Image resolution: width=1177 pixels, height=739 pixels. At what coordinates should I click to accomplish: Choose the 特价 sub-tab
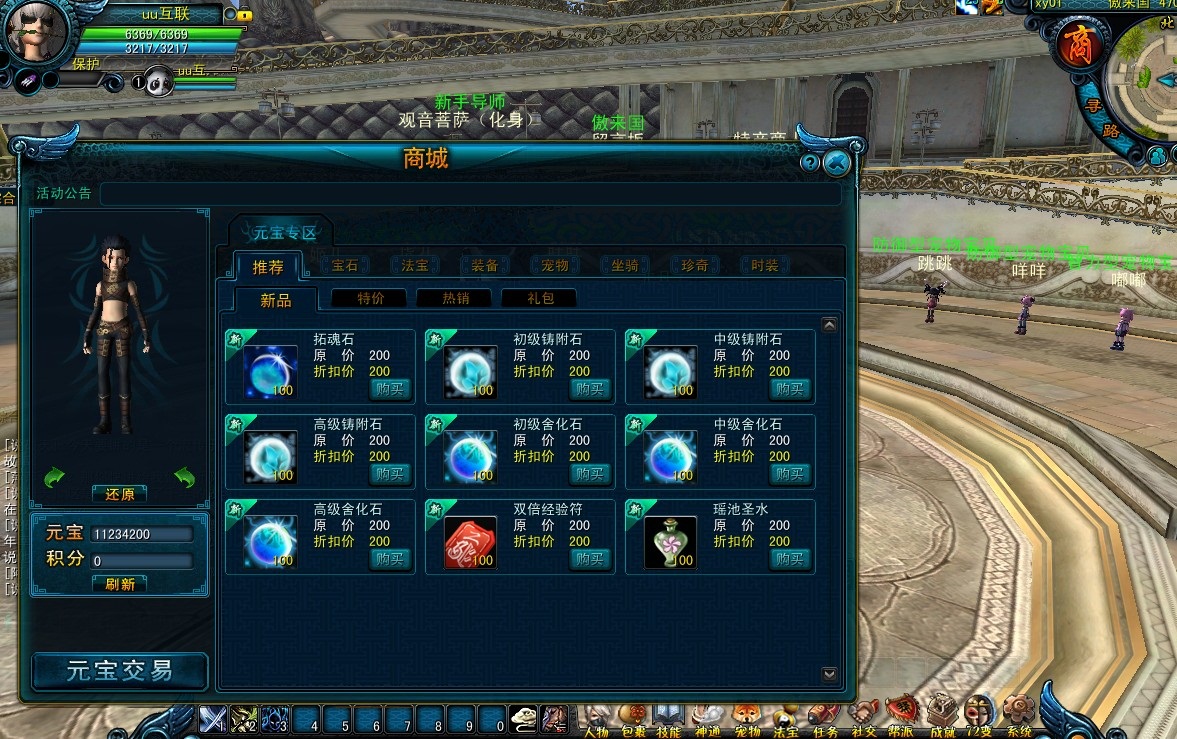click(370, 298)
